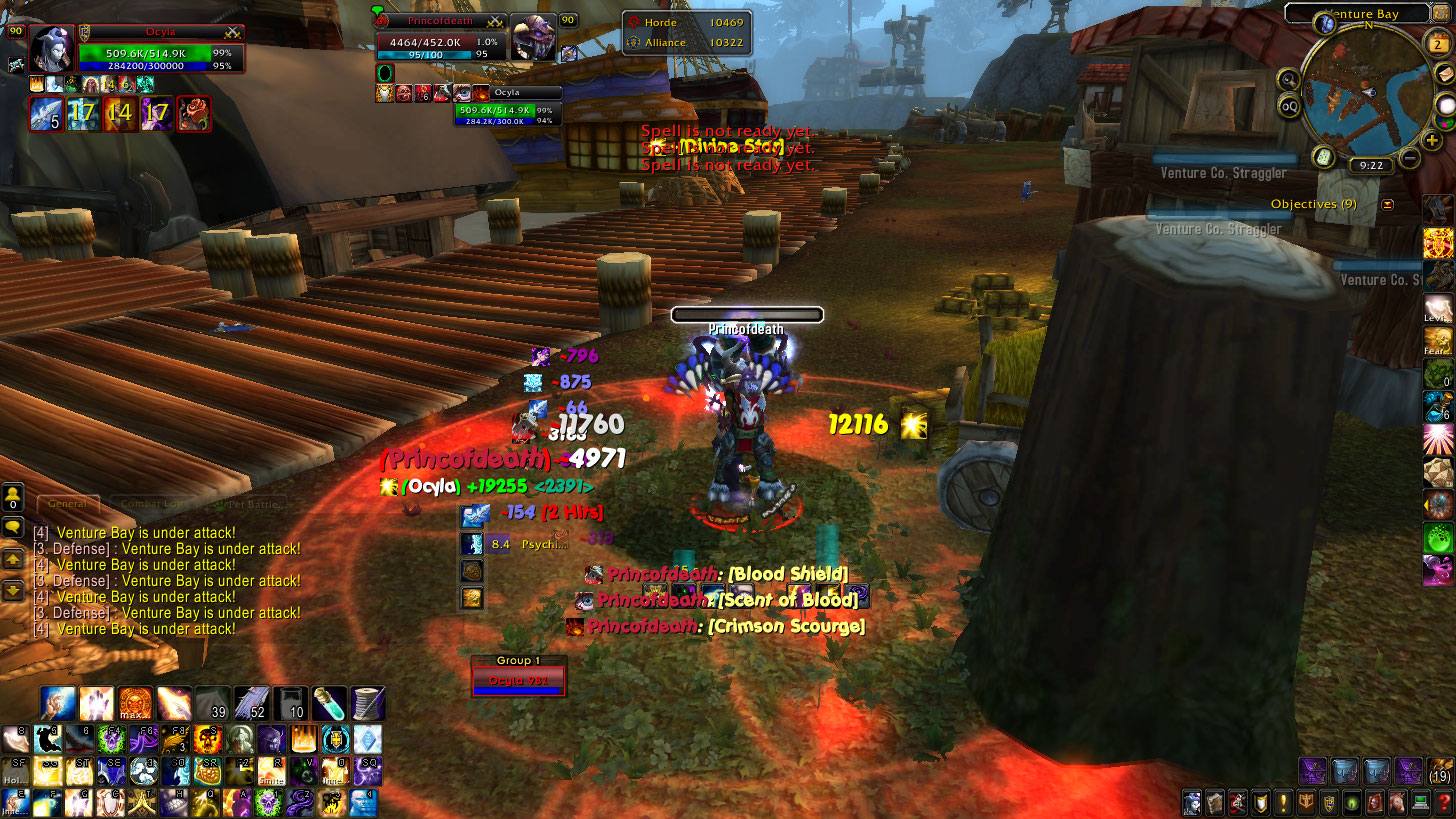The height and width of the screenshot is (819, 1456).
Task: Zoom out on the minimap
Action: (1410, 158)
